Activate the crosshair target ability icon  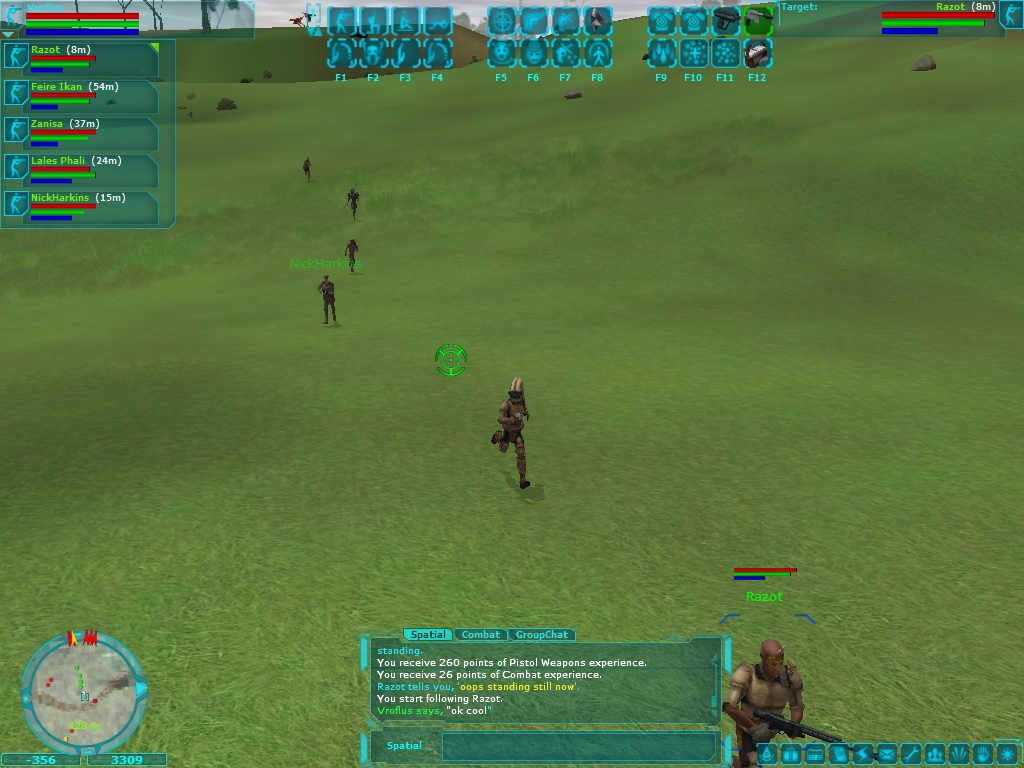502,21
